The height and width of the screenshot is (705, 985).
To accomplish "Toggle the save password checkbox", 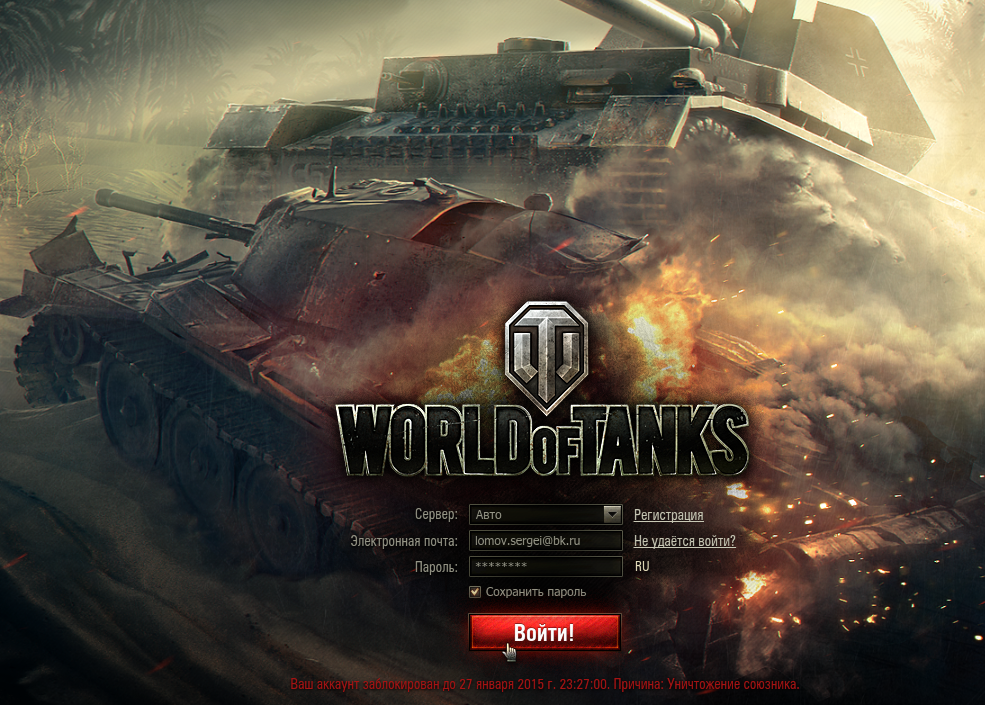I will 475,592.
